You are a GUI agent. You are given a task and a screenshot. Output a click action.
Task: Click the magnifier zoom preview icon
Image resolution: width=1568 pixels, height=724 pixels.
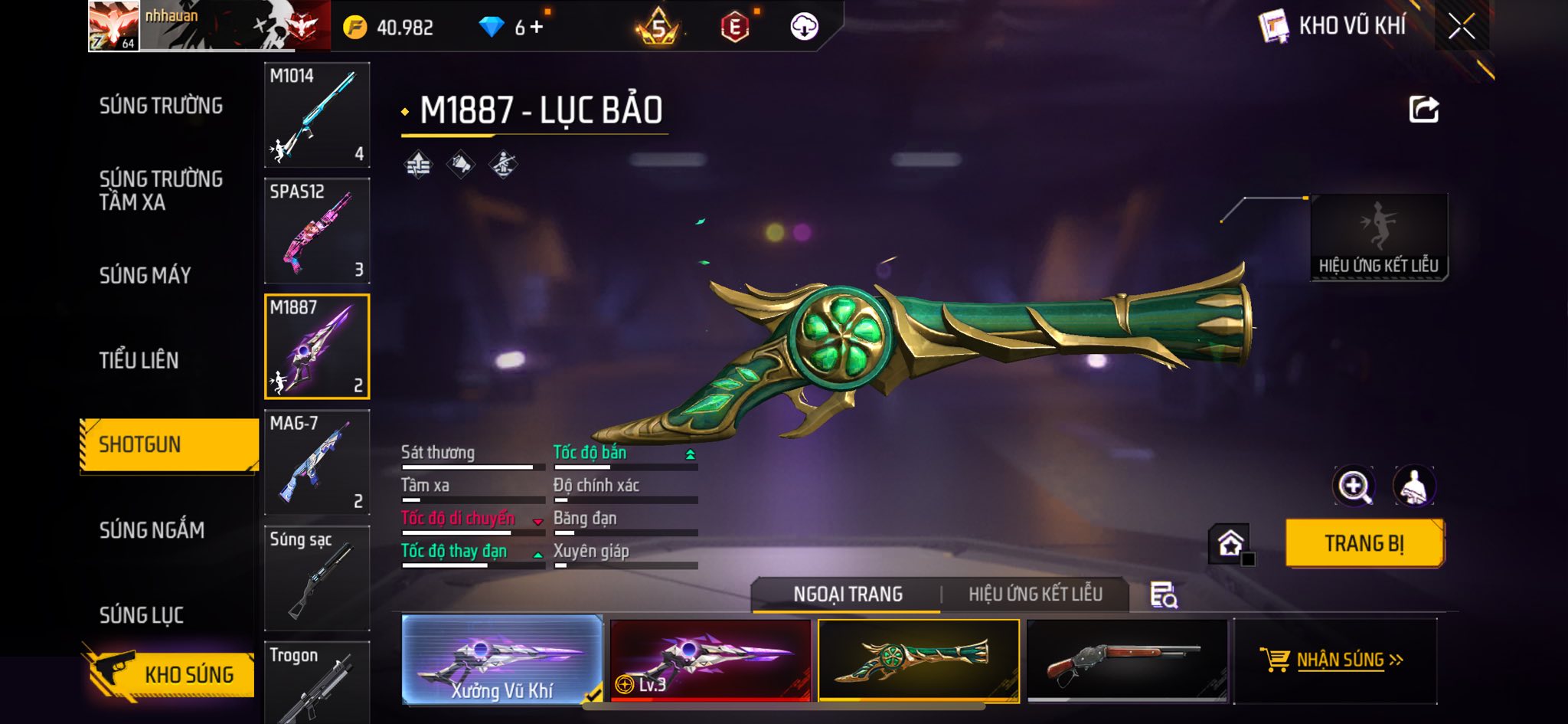[x=1353, y=486]
